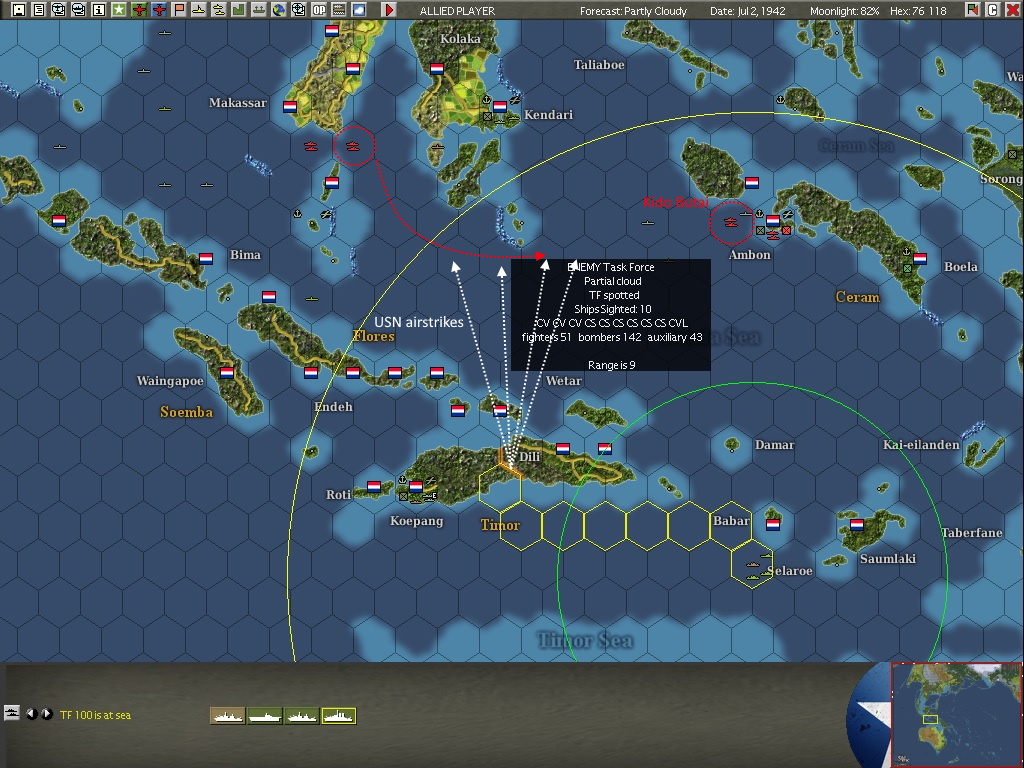Click the green and red flags button
The height and width of the screenshot is (768, 1024).
point(972,10)
